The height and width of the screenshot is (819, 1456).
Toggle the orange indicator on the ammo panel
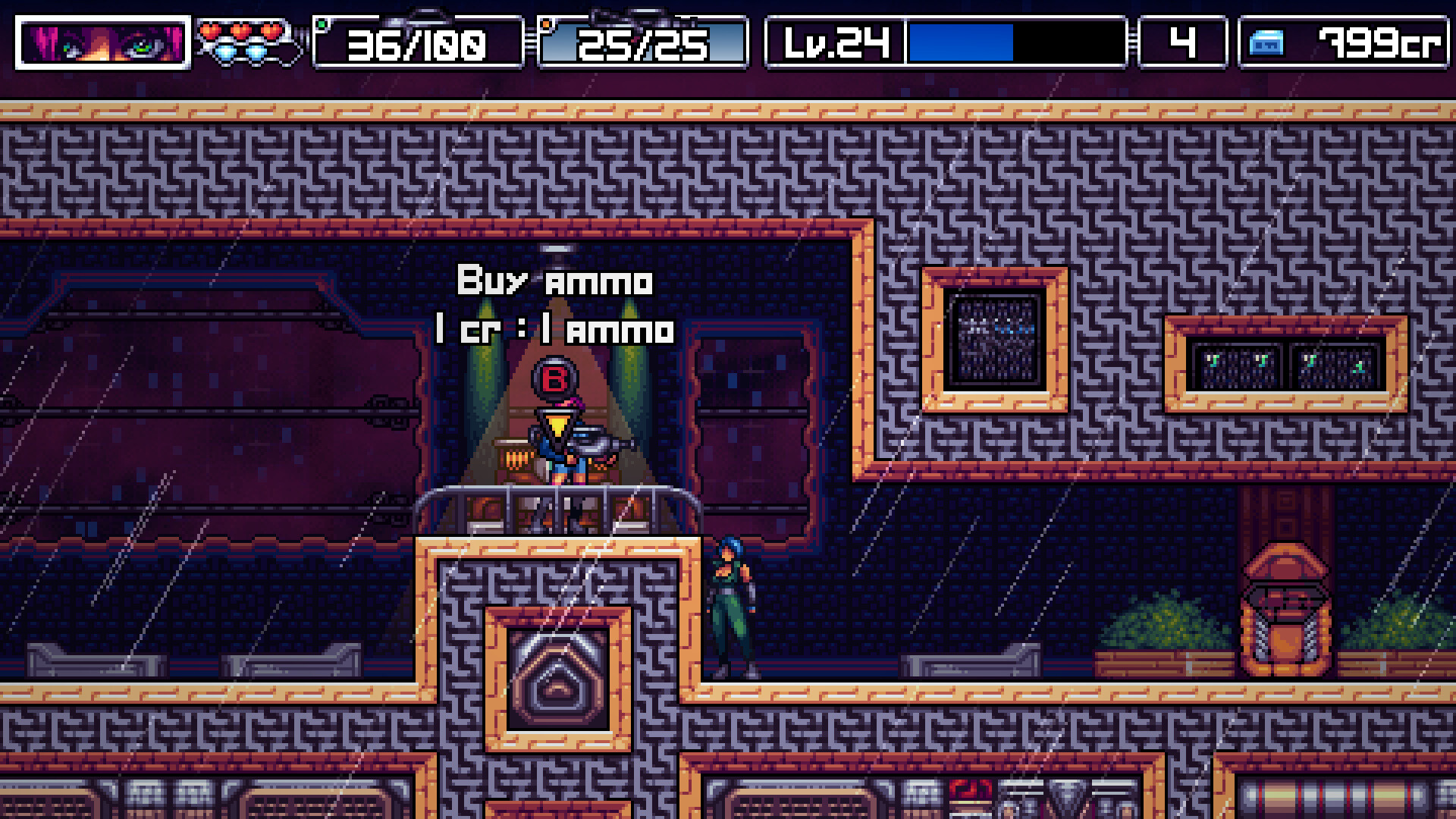point(548,24)
